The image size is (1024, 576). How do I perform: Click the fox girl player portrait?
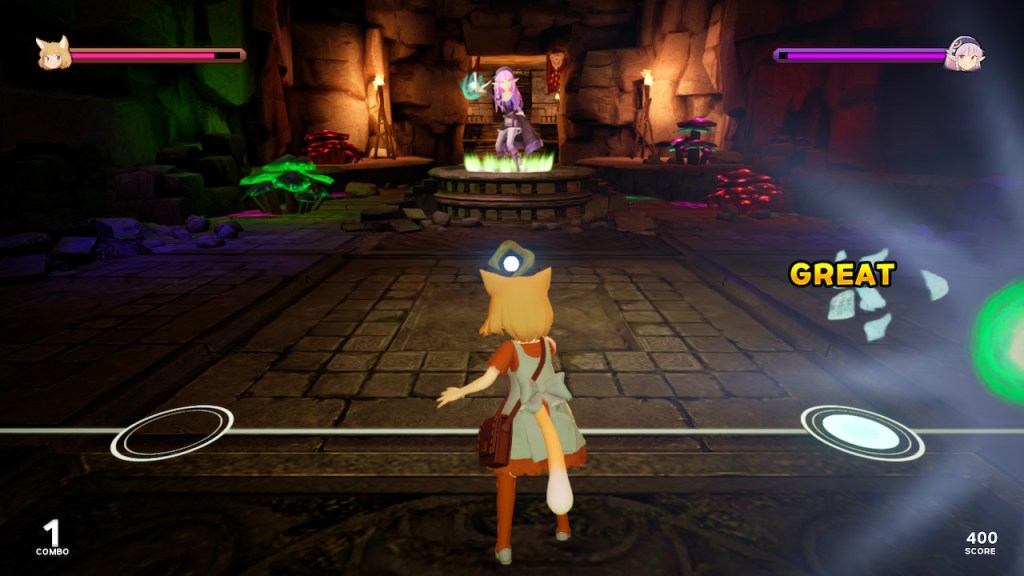click(x=52, y=53)
